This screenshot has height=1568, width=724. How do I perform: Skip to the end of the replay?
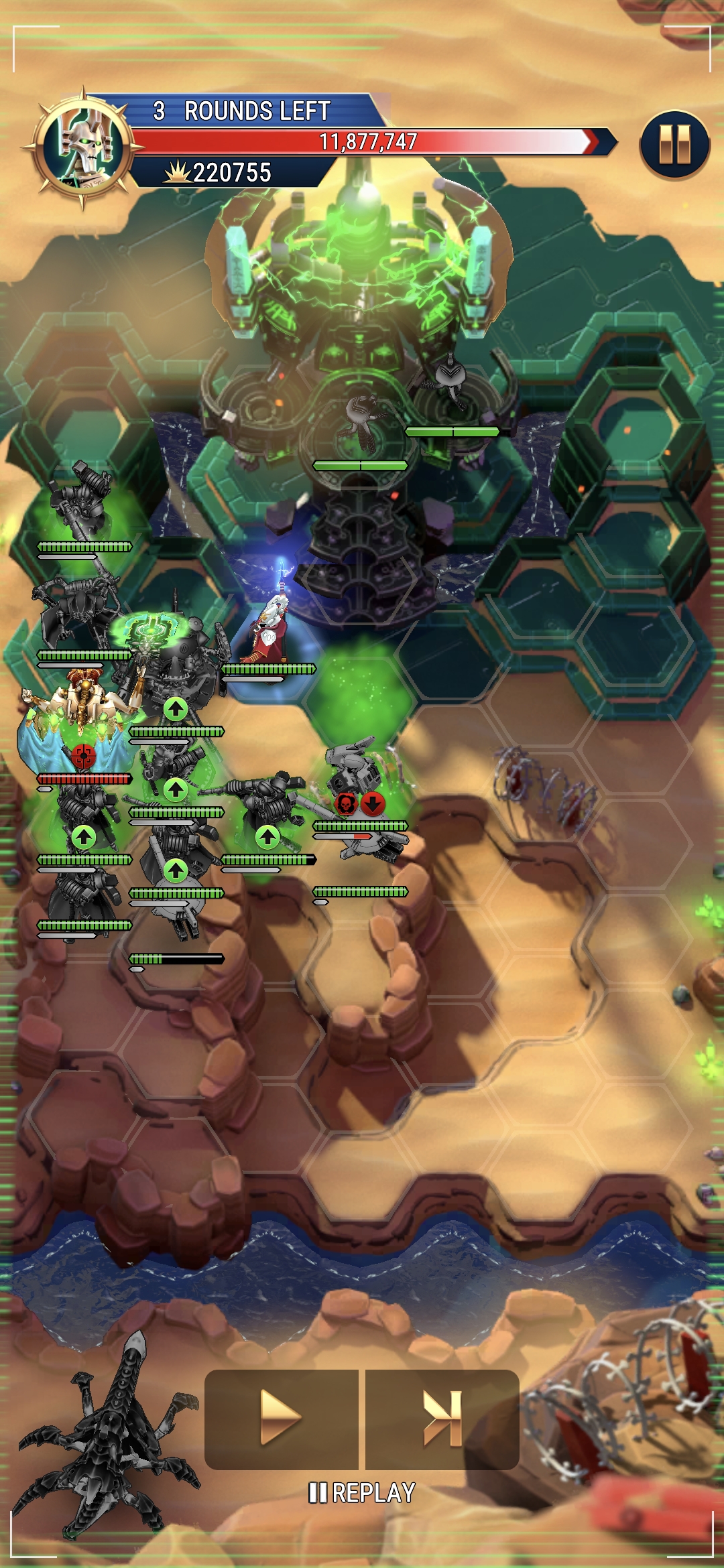(x=442, y=1419)
